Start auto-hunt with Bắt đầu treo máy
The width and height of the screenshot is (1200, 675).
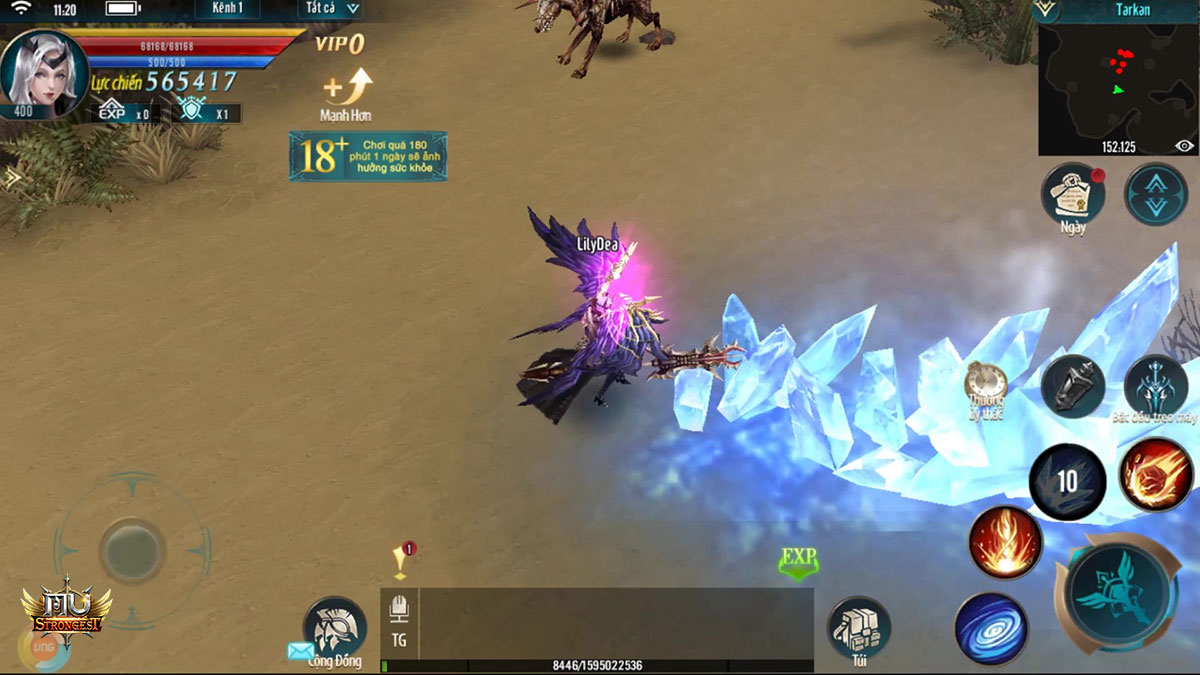click(x=1156, y=385)
